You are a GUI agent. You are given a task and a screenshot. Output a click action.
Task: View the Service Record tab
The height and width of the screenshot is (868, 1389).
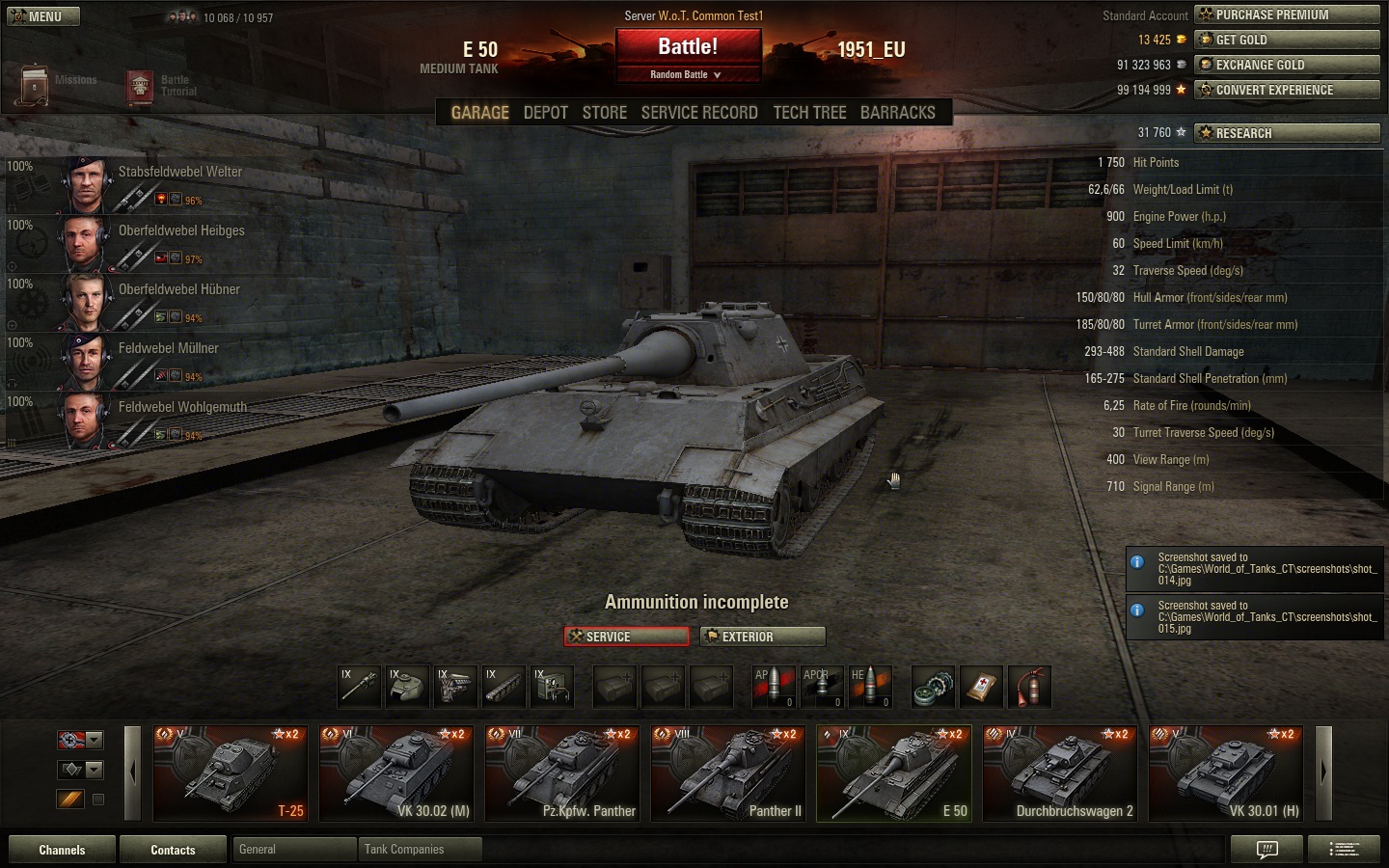[x=699, y=113]
